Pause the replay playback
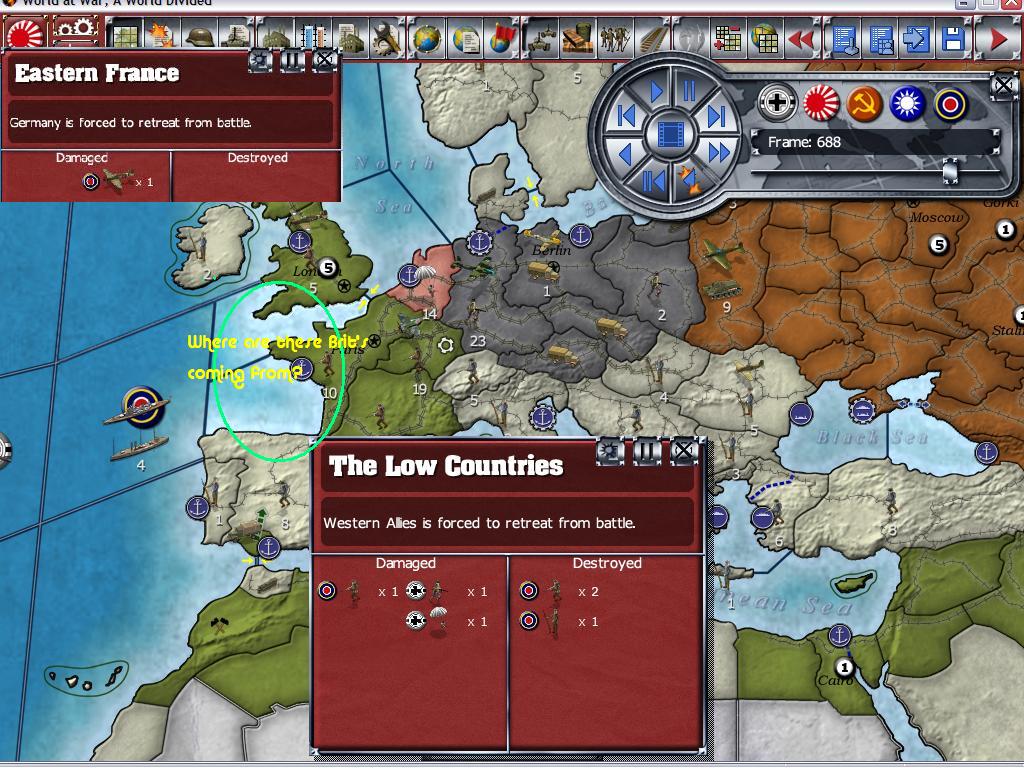Viewport: 1024px width, 768px height. coord(688,92)
